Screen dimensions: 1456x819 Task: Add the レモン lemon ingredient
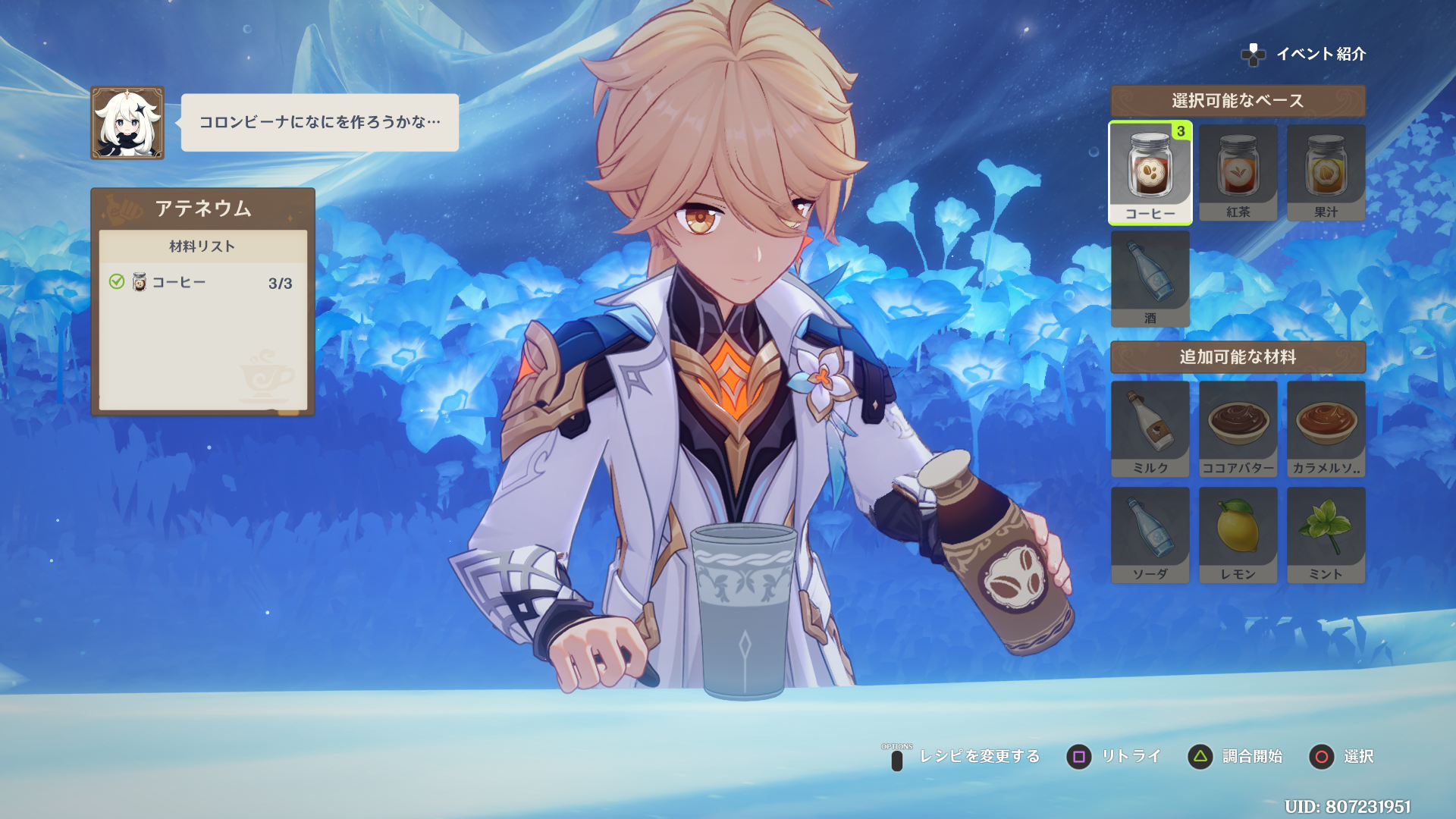[1238, 535]
